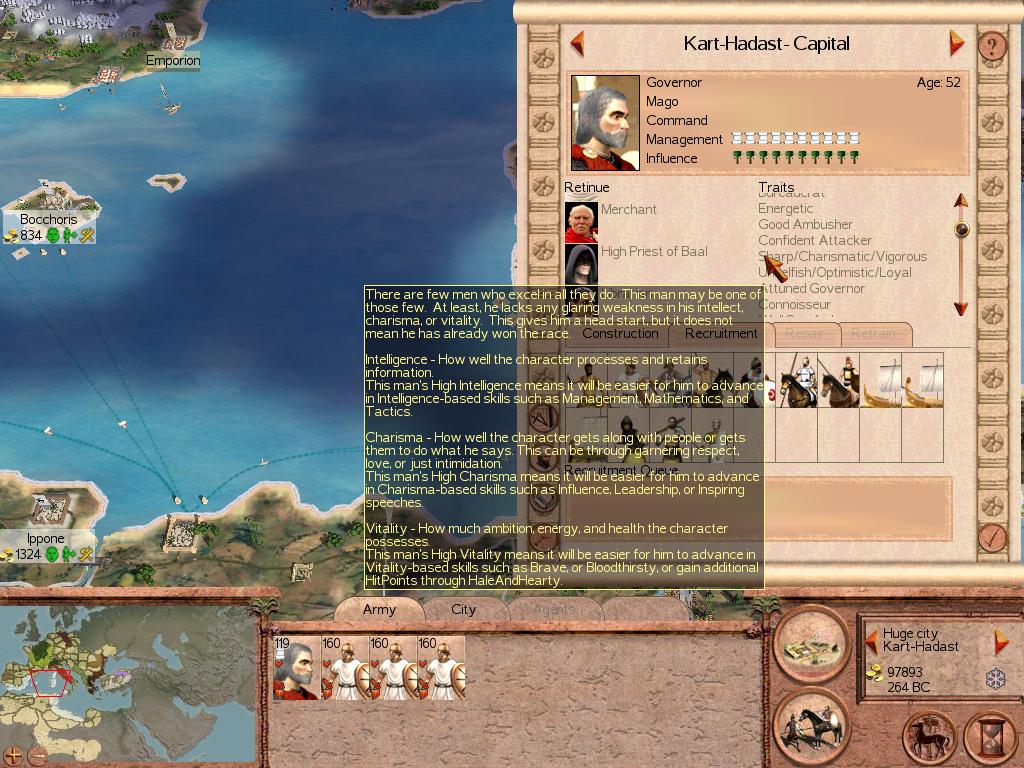Zoom in the minimap with the plus button

click(13, 755)
